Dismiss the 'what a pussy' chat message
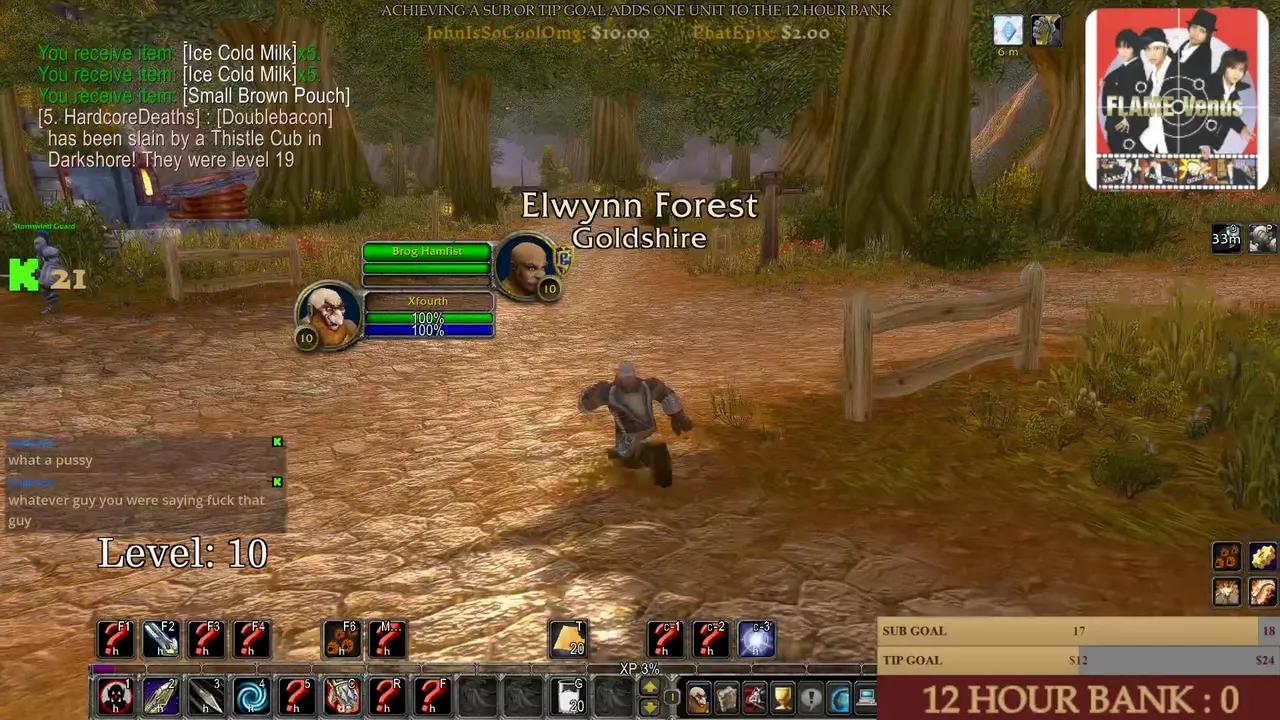This screenshot has width=1280, height=720. point(277,442)
